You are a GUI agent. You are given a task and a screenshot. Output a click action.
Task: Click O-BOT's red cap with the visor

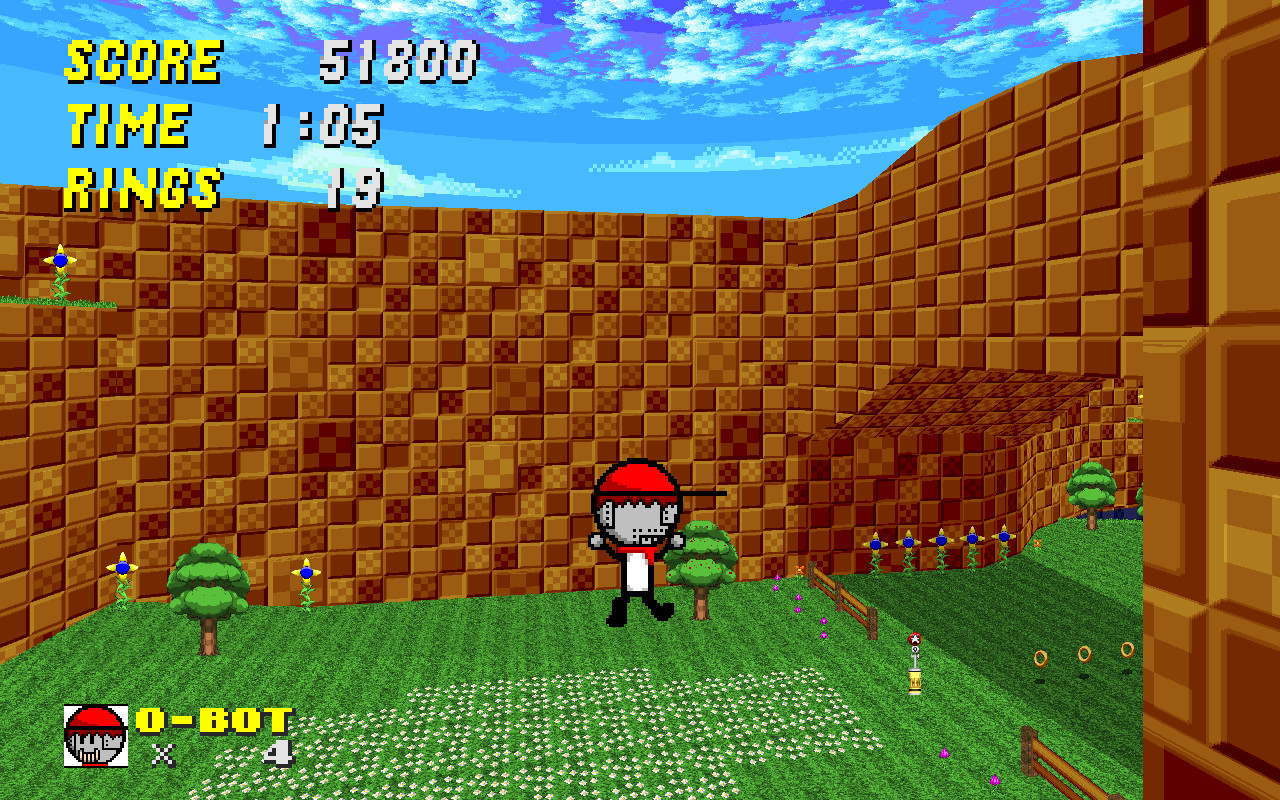click(635, 480)
